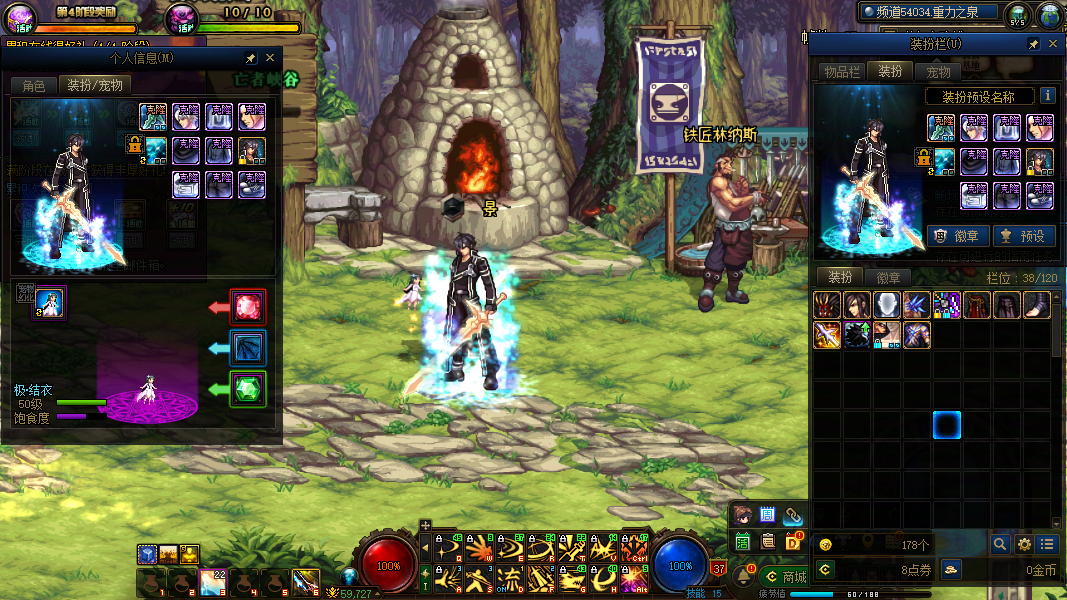Image resolution: width=1067 pixels, height=600 pixels.
Task: Click the pet portrait icon in pet panel
Action: (x=50, y=301)
